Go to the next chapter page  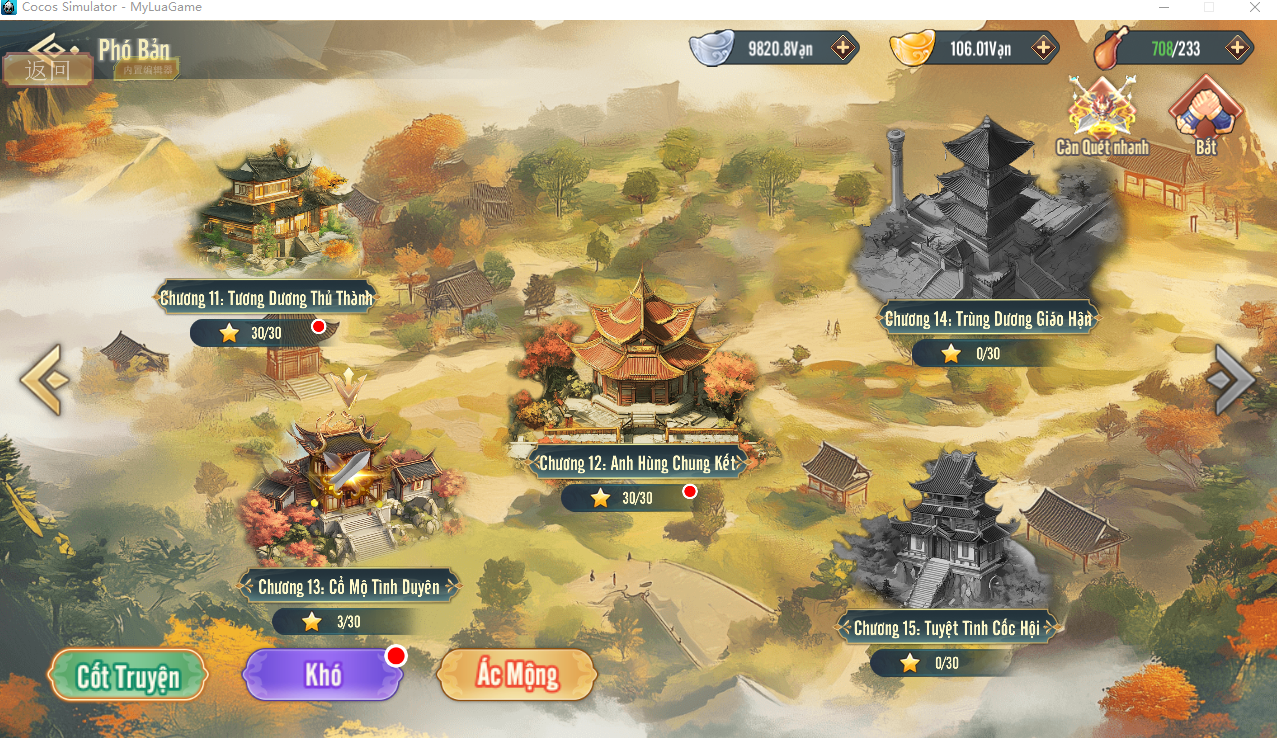[1231, 379]
